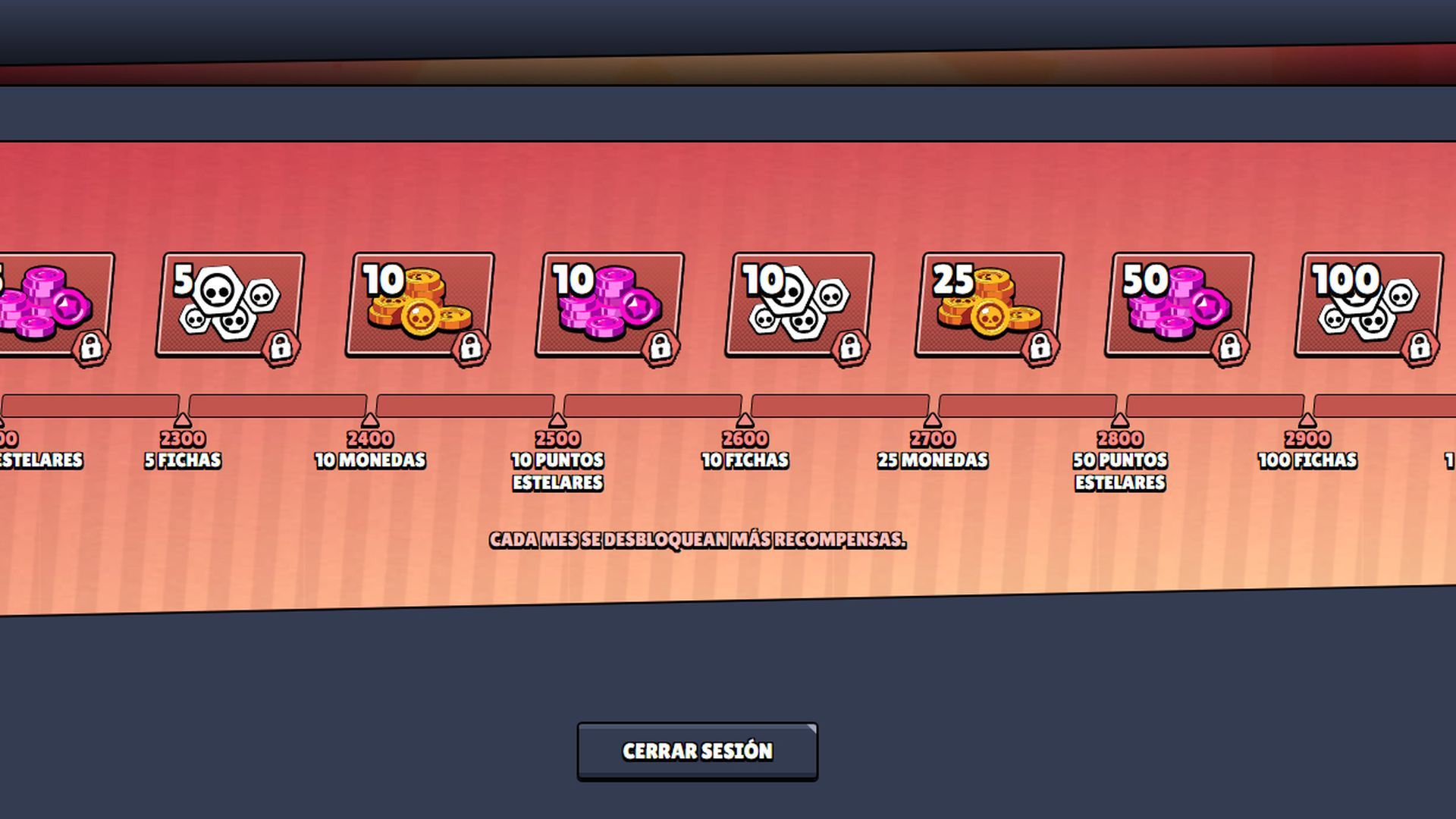Click the lock icon on 25 monedas reward
This screenshot has height=819, width=1456.
tap(1040, 345)
